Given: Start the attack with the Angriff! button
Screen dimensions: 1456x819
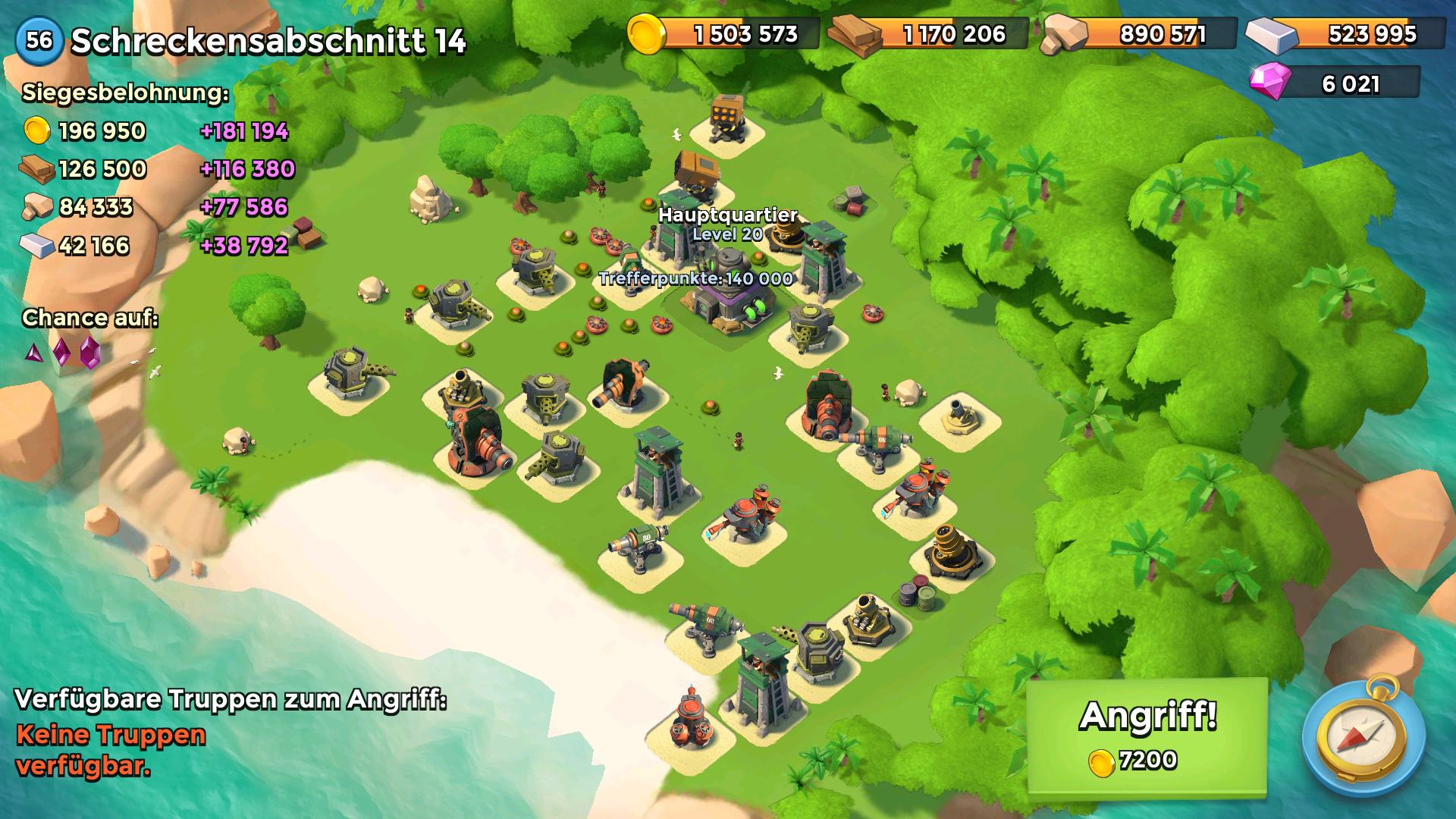Looking at the screenshot, I should click(x=1147, y=736).
